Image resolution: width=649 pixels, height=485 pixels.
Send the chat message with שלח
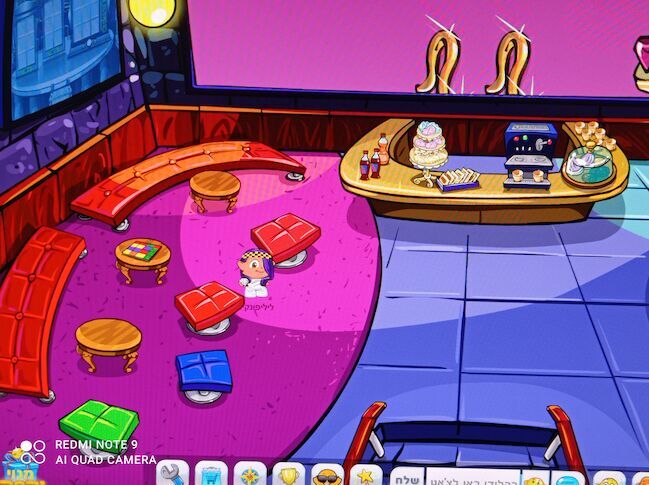(x=405, y=475)
